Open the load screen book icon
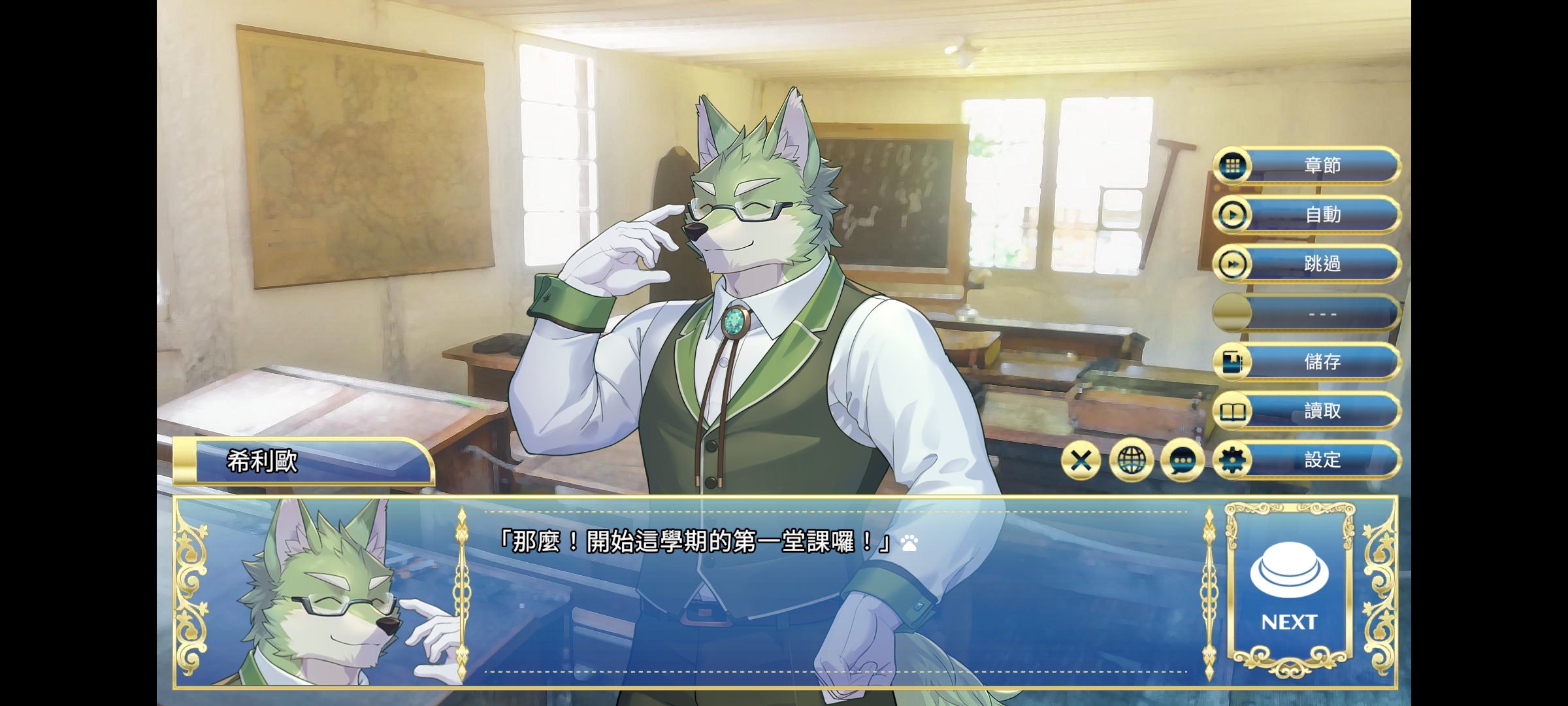 (1233, 411)
